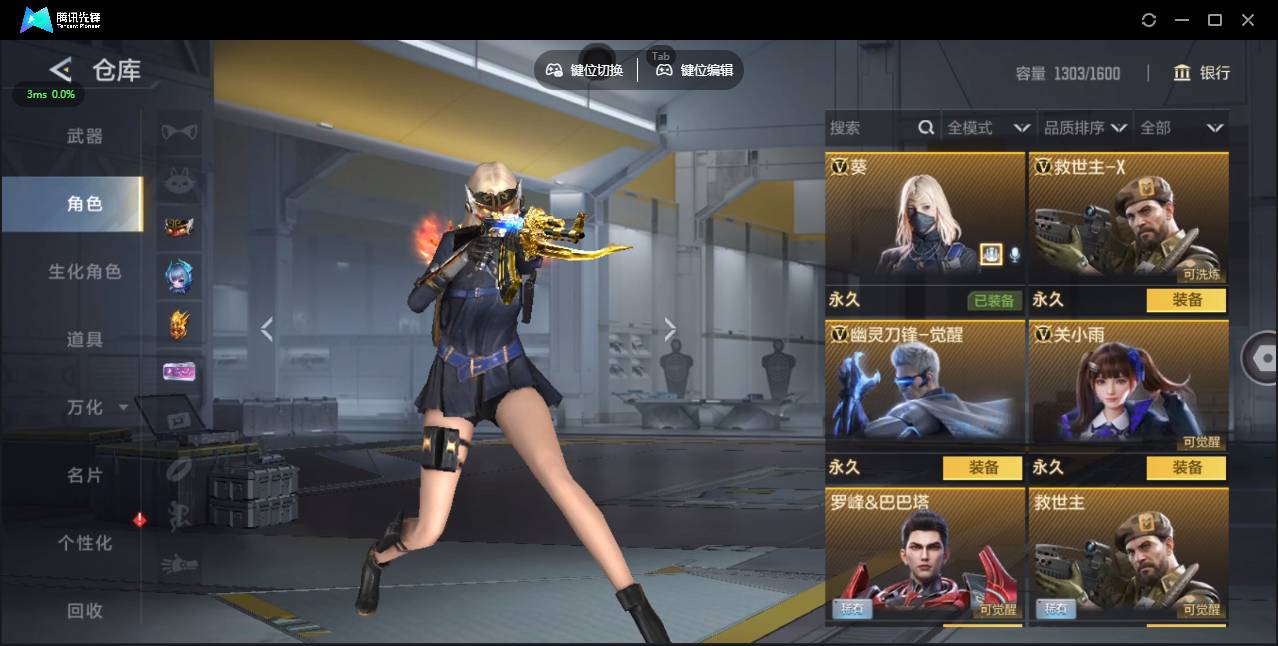Screen dimensions: 1278x646
Task: Click the 搜索 search field
Action: [x=870, y=128]
